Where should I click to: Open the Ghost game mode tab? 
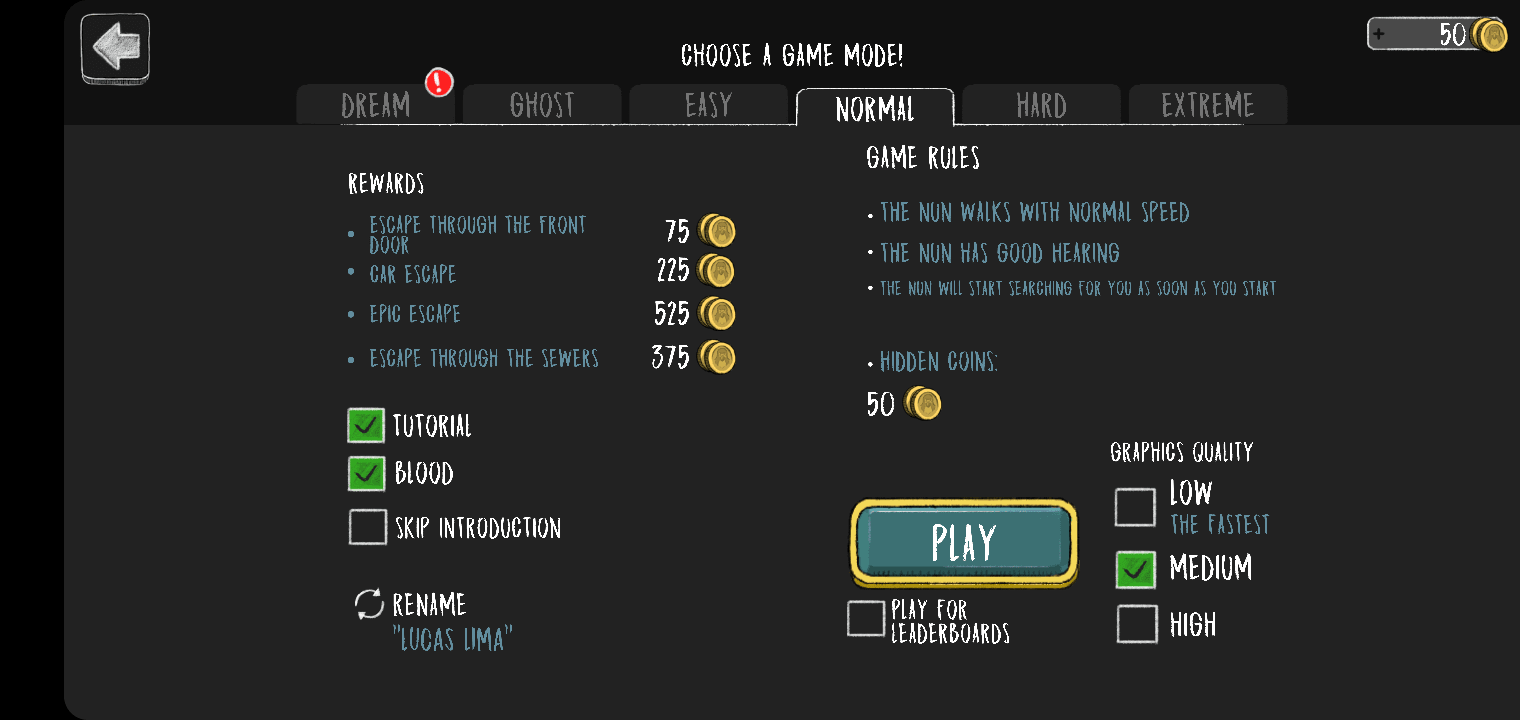click(x=542, y=104)
